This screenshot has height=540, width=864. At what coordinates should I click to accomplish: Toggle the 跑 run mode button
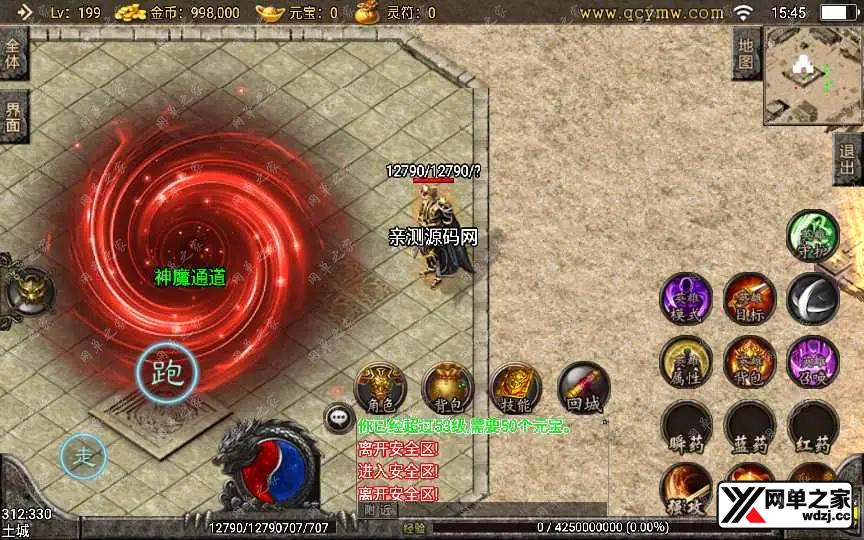(167, 373)
